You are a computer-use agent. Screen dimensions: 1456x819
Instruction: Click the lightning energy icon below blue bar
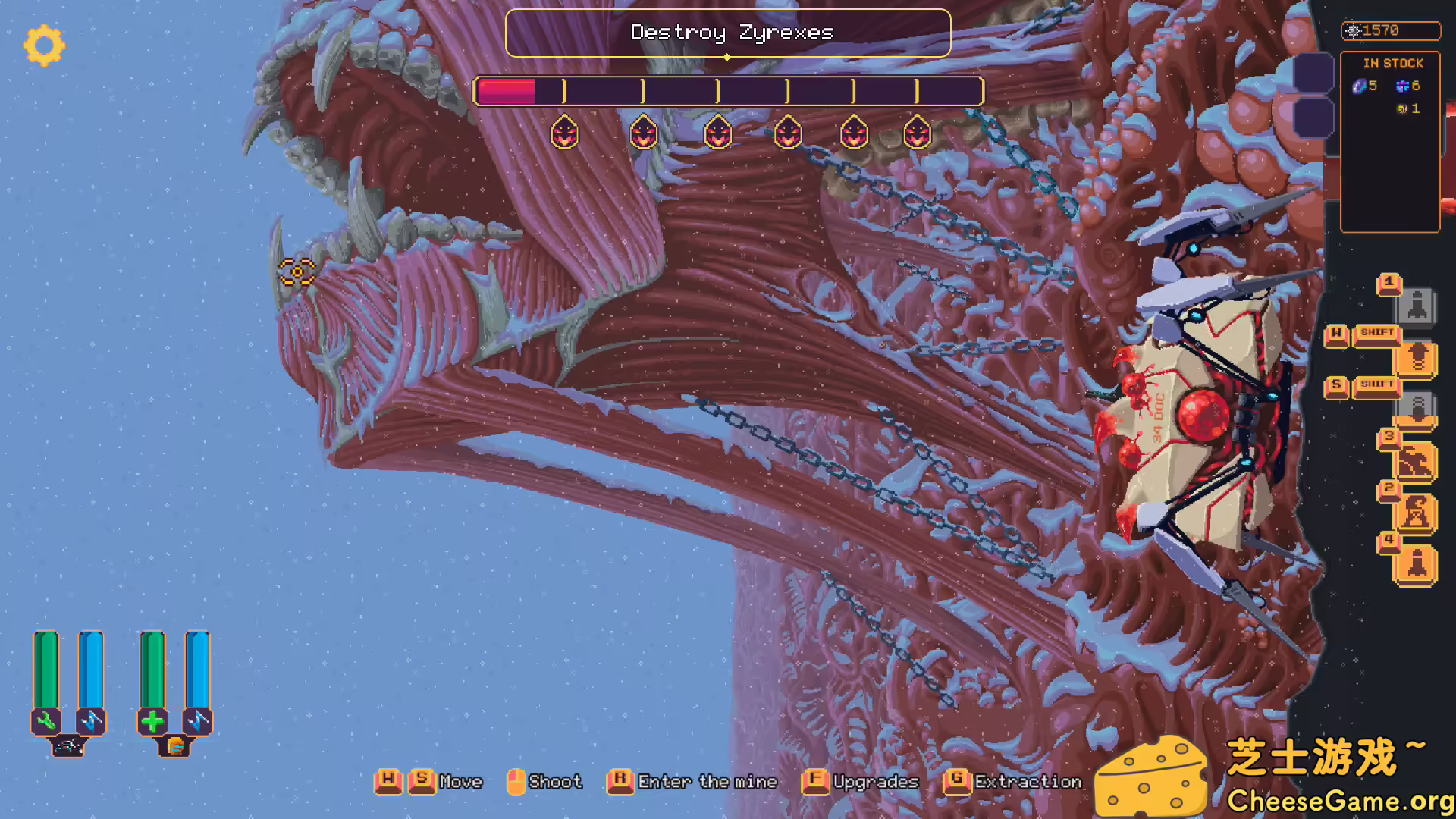click(x=91, y=720)
